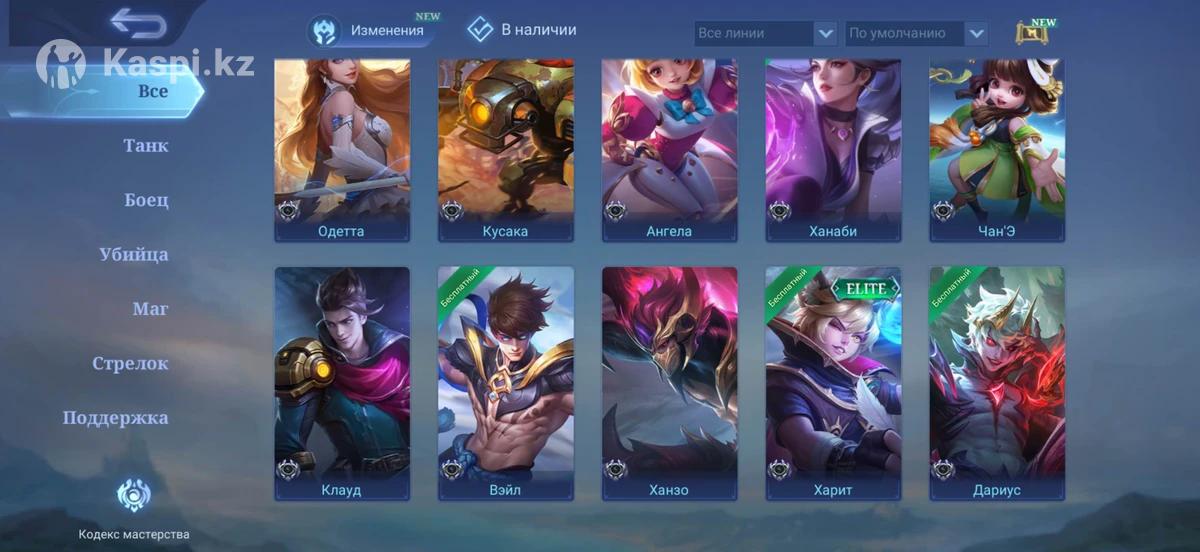Viewport: 1200px width, 552px height.
Task: Choose the Харит card with ELITE badge
Action: coord(834,383)
